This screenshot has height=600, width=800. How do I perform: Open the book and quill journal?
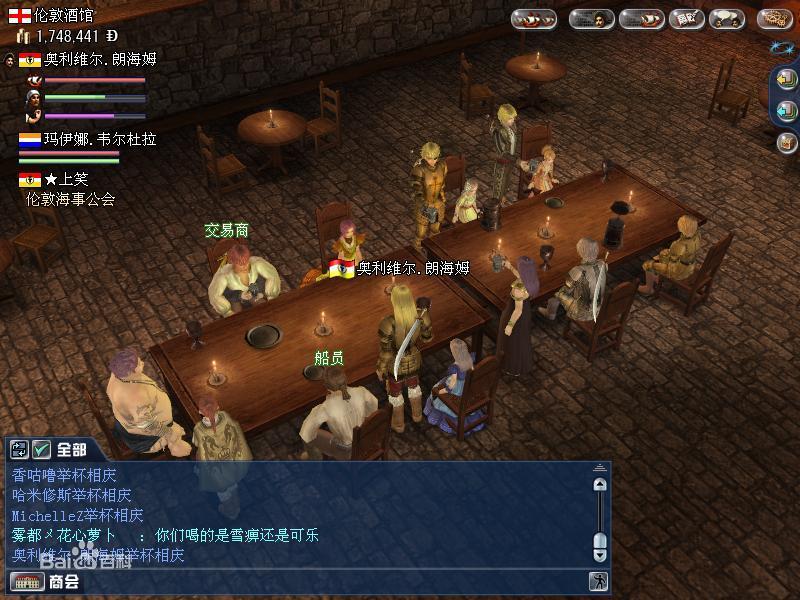click(686, 19)
